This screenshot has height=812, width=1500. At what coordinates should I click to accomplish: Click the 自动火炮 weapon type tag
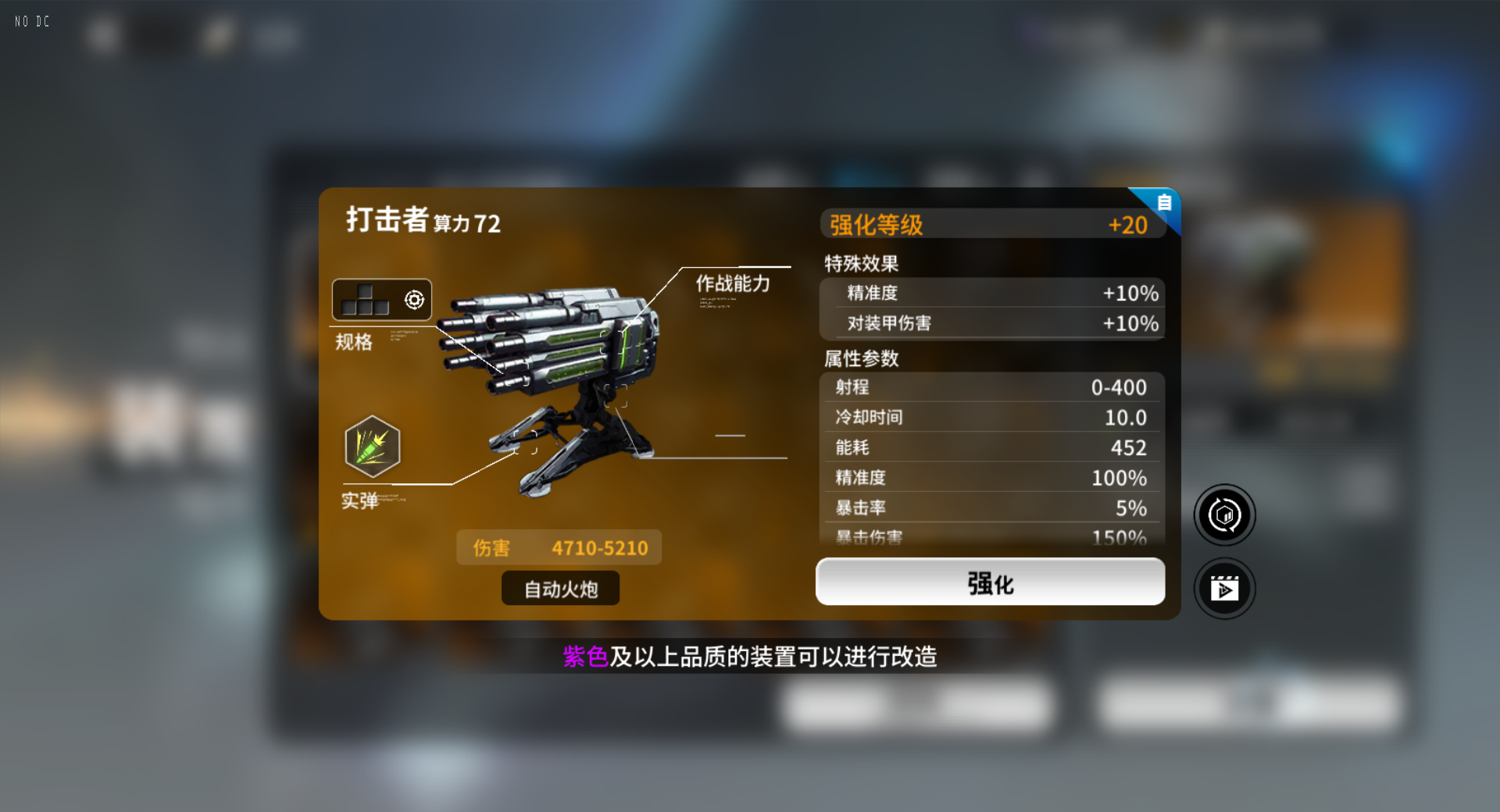559,589
